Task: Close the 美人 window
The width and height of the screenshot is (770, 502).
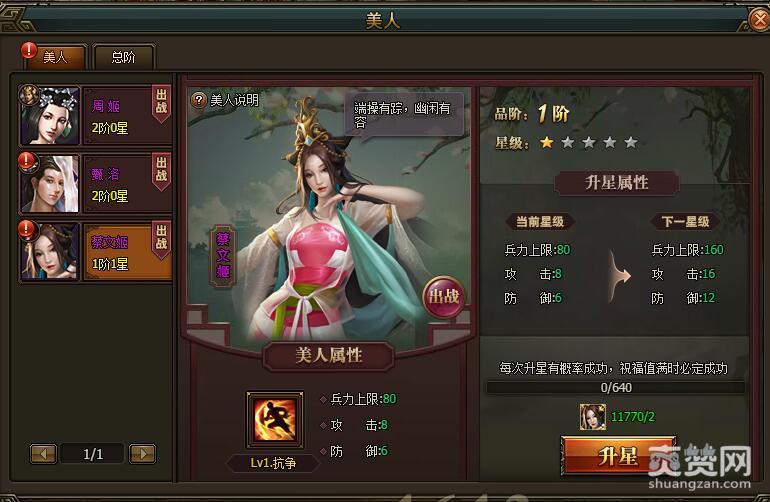Action: (x=758, y=18)
